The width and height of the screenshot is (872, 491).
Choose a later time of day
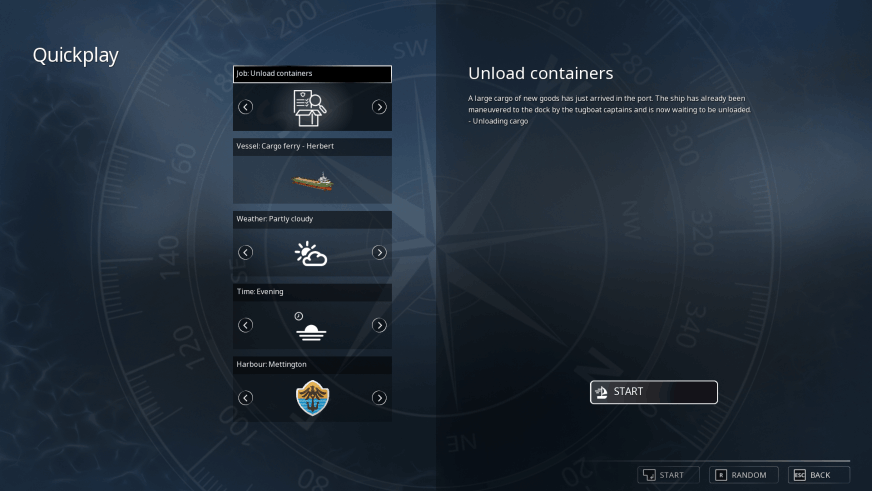point(379,325)
